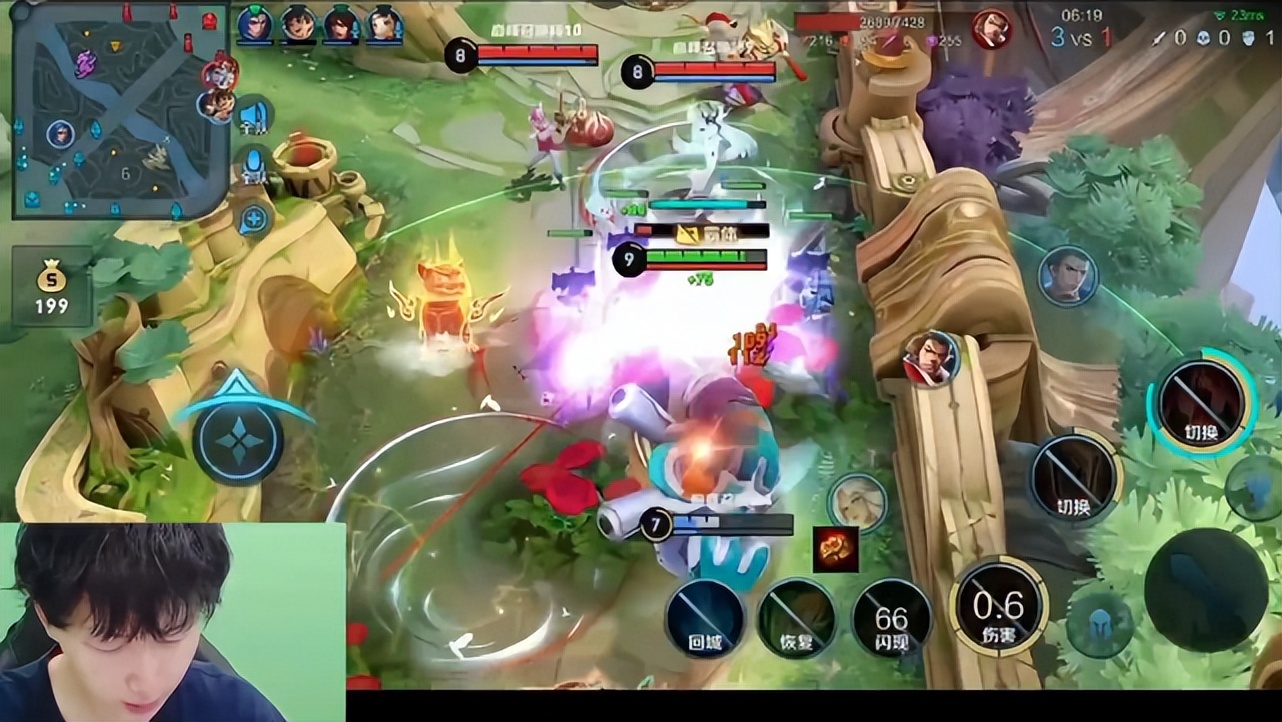This screenshot has width=1282, height=722.
Task: Trigger the 伤害 skill button
Action: point(999,606)
